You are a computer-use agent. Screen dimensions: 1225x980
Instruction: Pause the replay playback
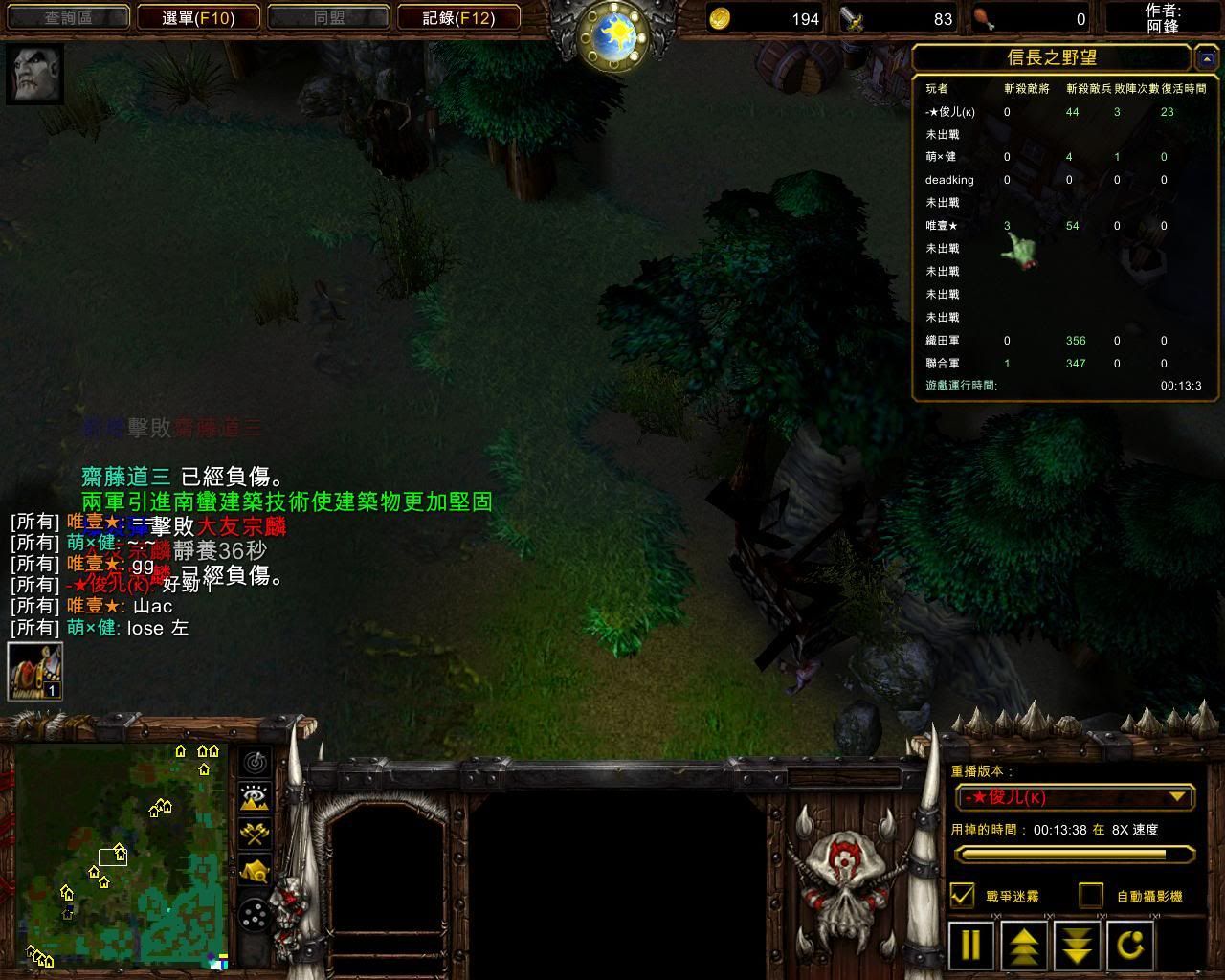click(970, 946)
